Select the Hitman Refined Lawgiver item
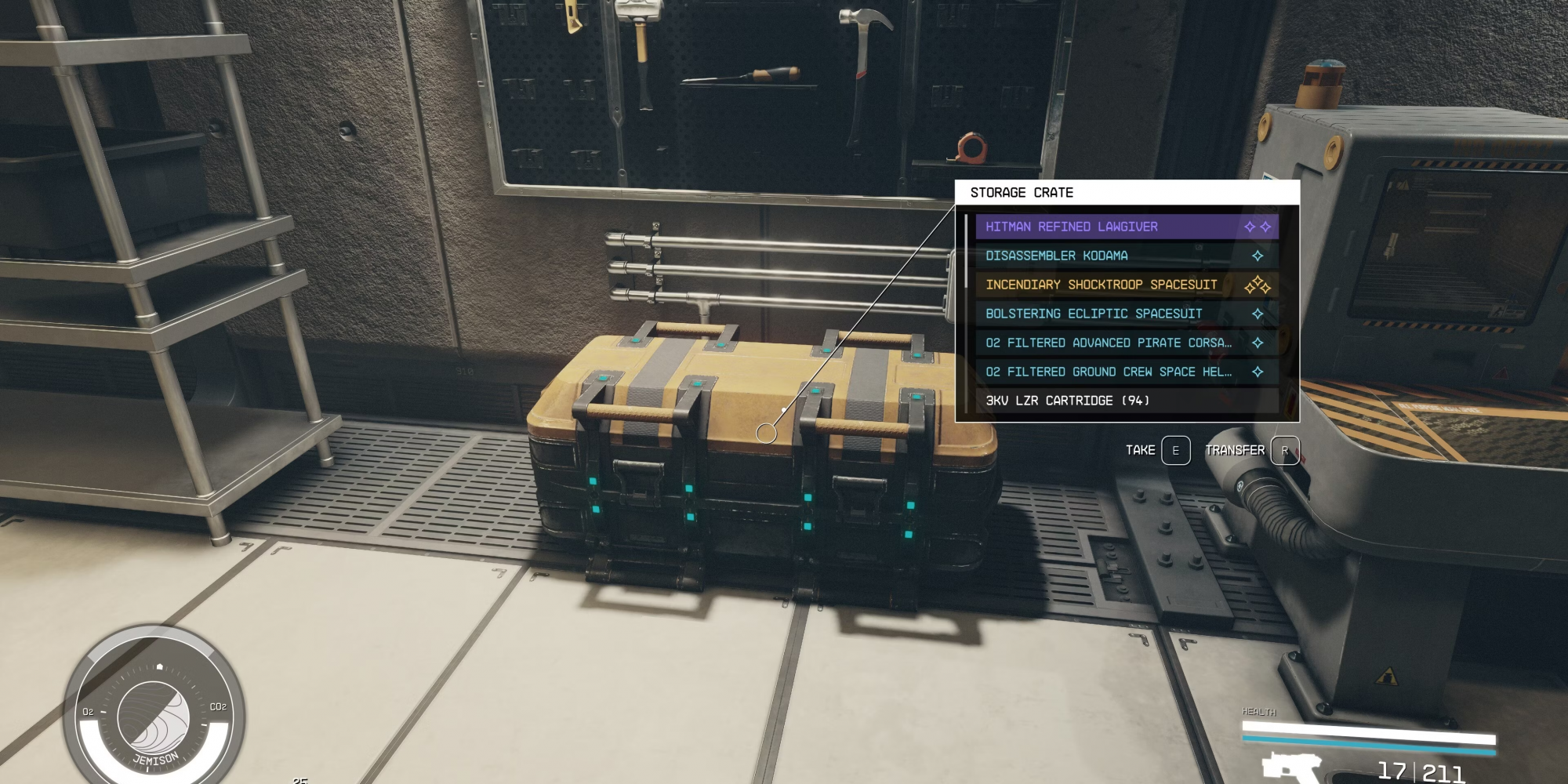This screenshot has width=1568, height=784. click(x=1126, y=227)
